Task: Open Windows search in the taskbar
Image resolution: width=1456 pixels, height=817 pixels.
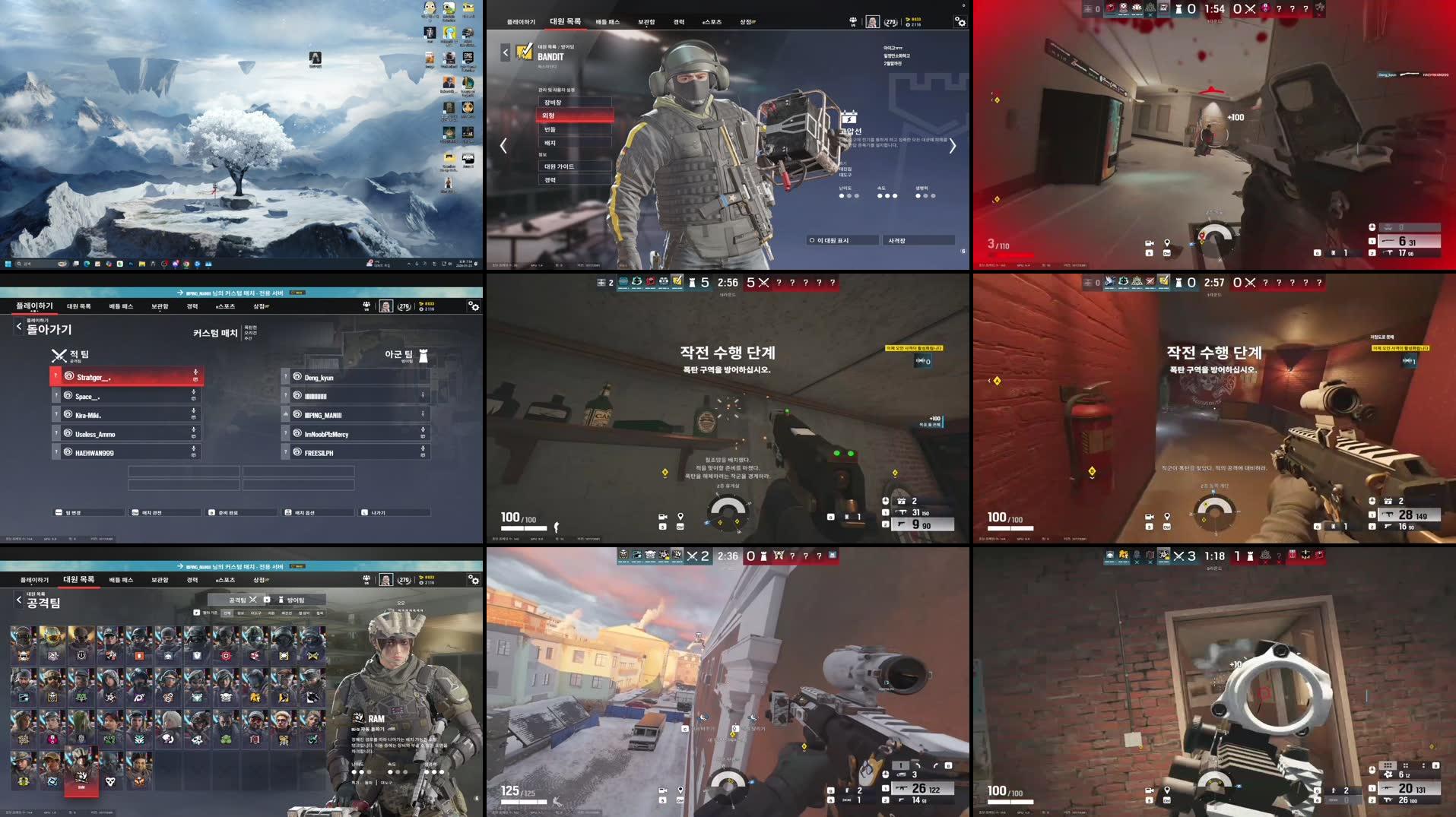Action: [18, 264]
